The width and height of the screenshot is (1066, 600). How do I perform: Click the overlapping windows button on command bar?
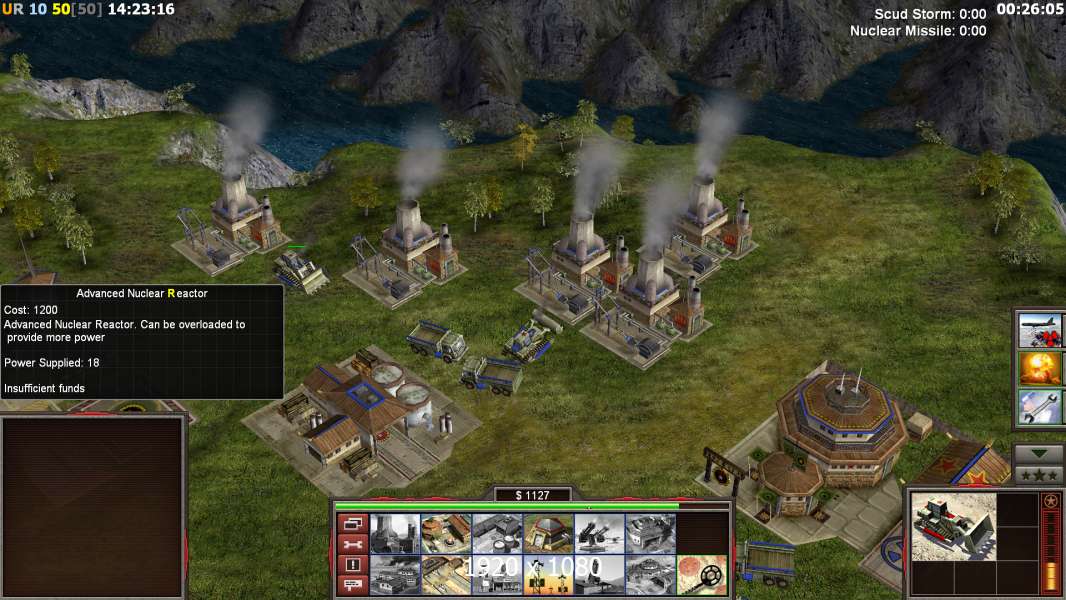click(x=351, y=523)
